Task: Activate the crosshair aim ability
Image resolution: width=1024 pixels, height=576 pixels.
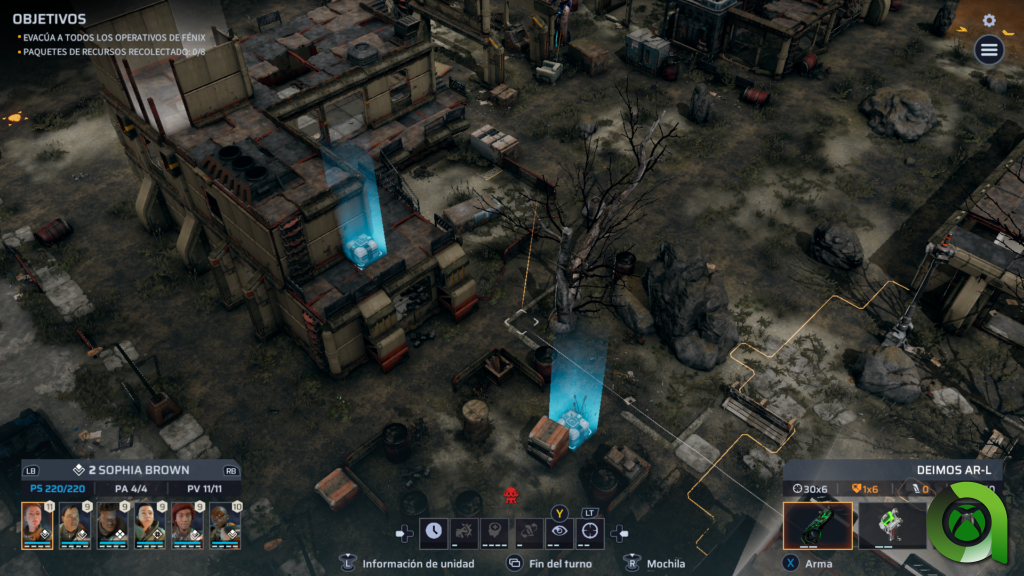Action: pos(591,533)
